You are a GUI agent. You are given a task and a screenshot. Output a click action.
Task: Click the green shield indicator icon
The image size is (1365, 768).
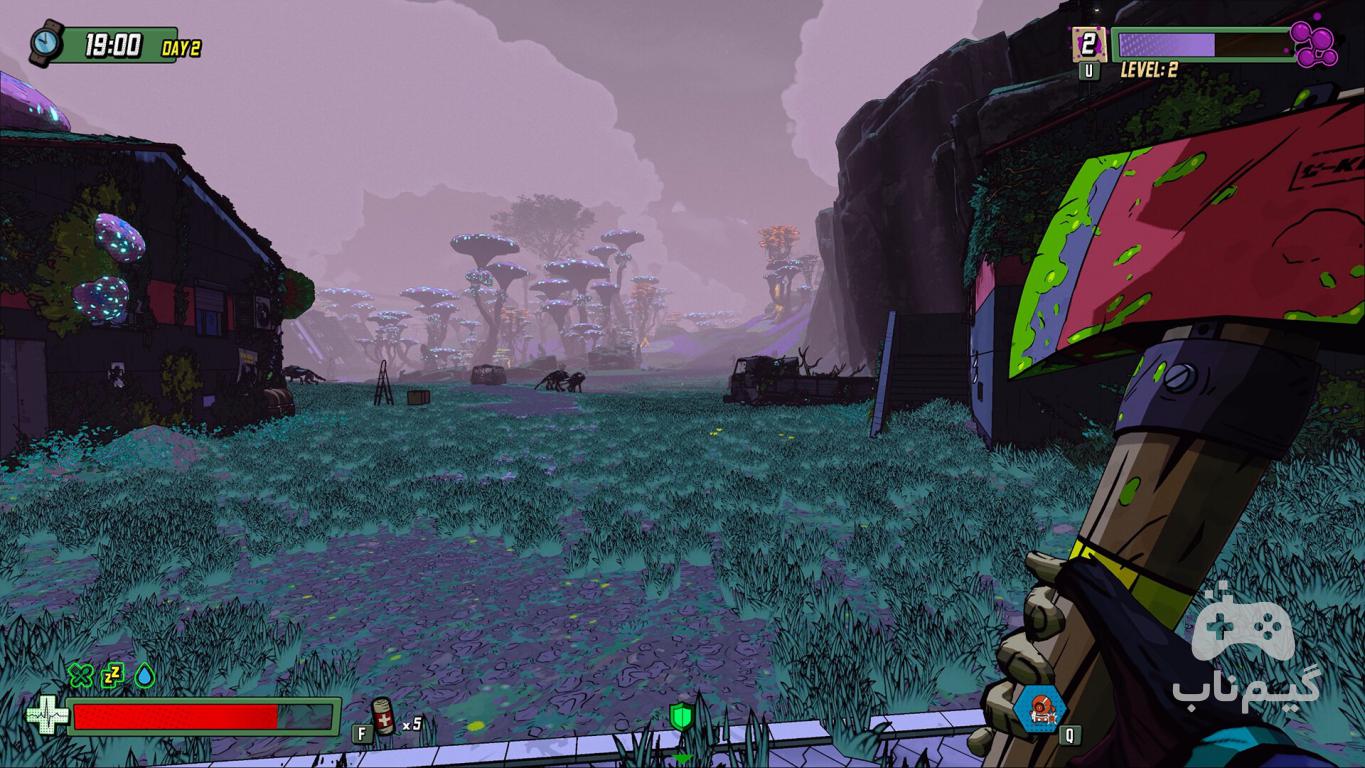[682, 715]
